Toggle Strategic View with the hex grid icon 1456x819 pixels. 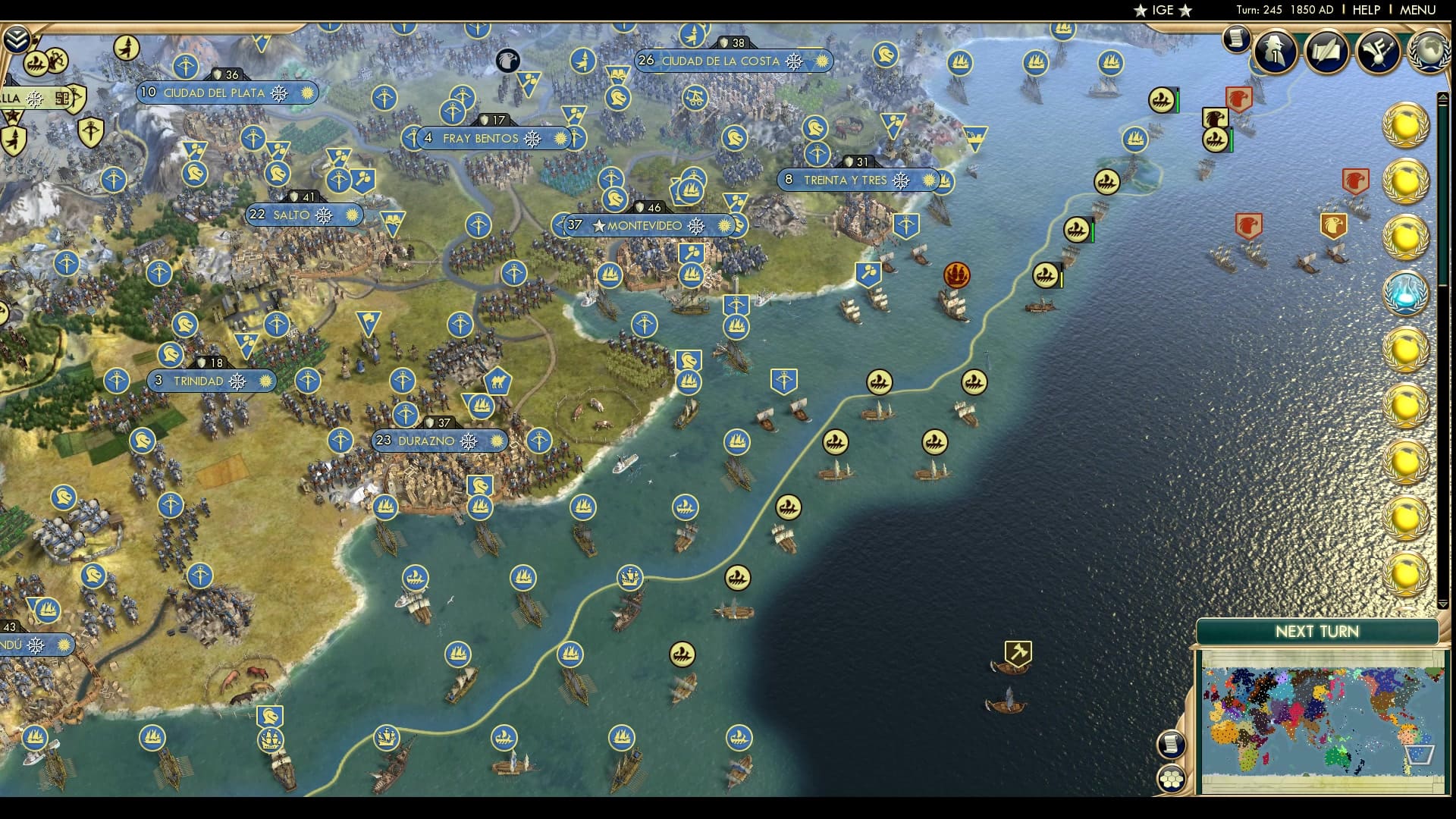(1172, 779)
